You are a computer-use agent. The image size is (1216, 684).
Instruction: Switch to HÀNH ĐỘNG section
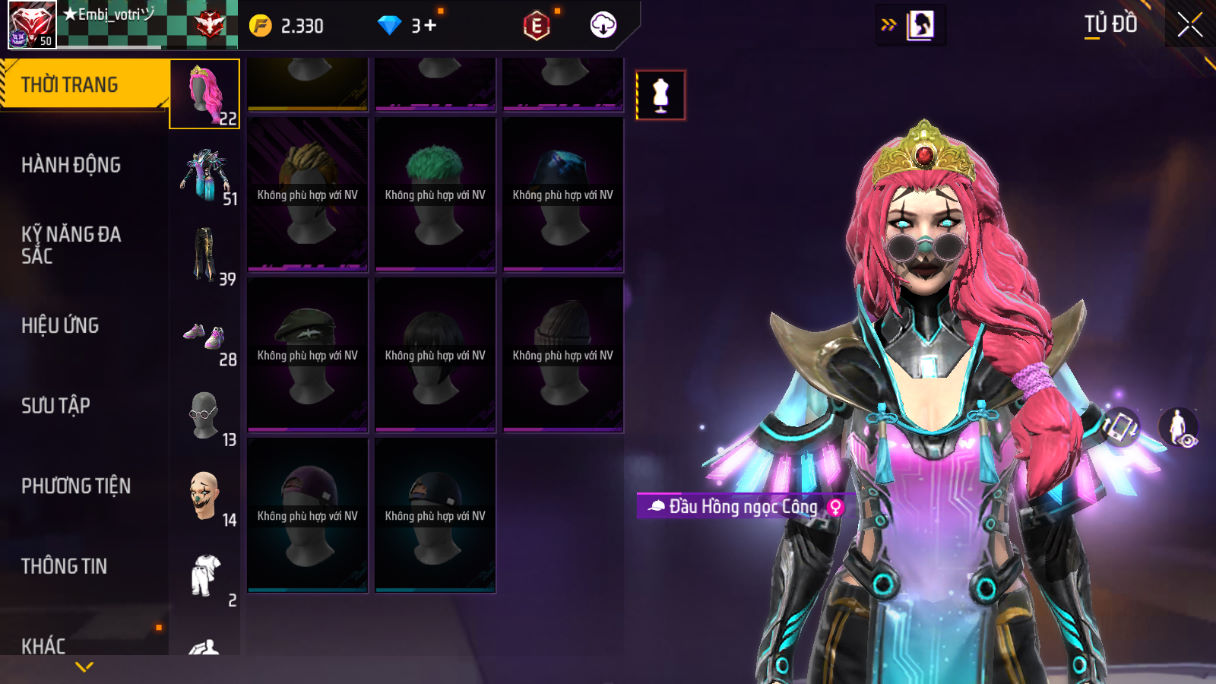[x=71, y=165]
